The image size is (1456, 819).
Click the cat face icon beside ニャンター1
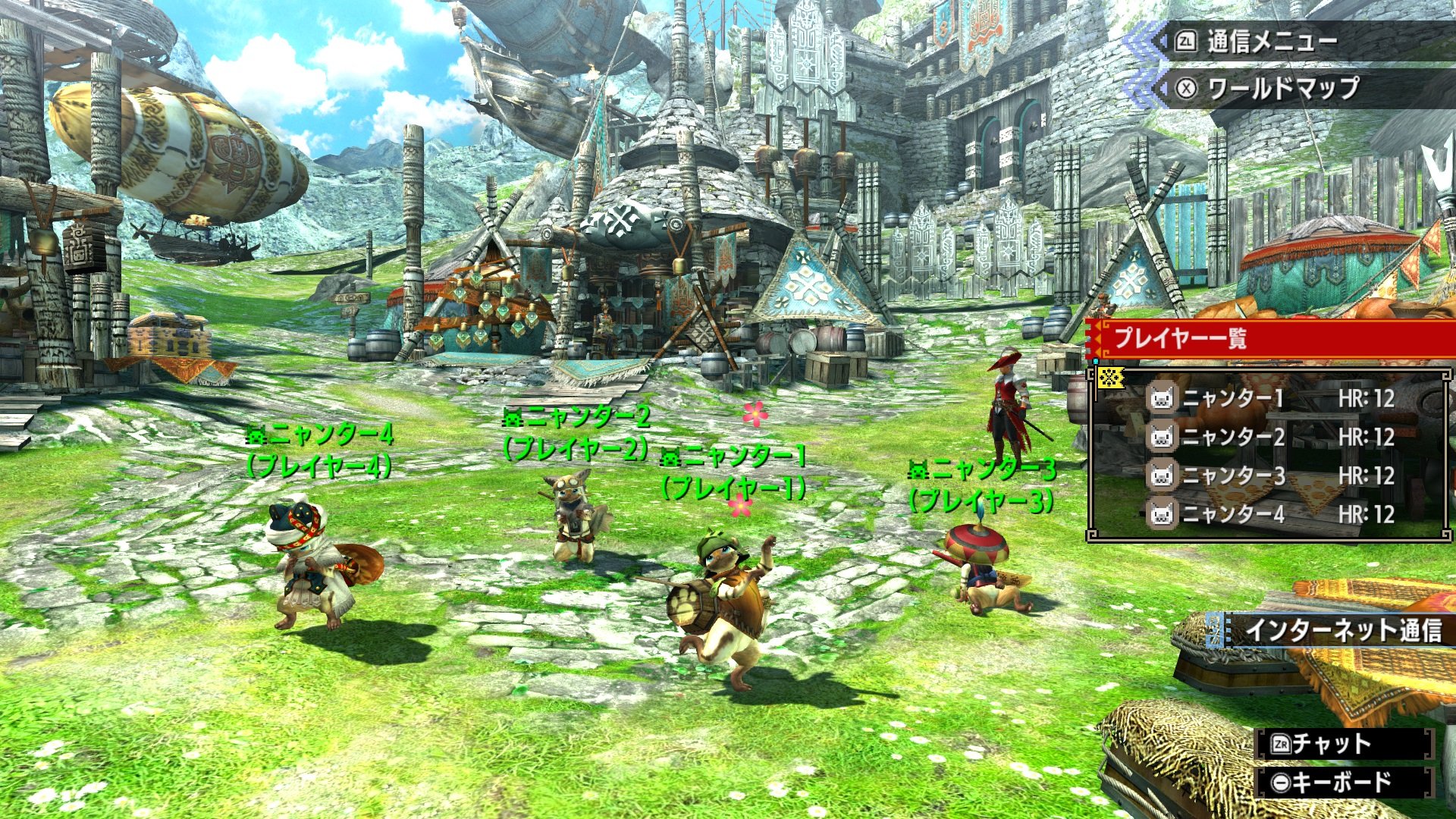coord(1161,398)
